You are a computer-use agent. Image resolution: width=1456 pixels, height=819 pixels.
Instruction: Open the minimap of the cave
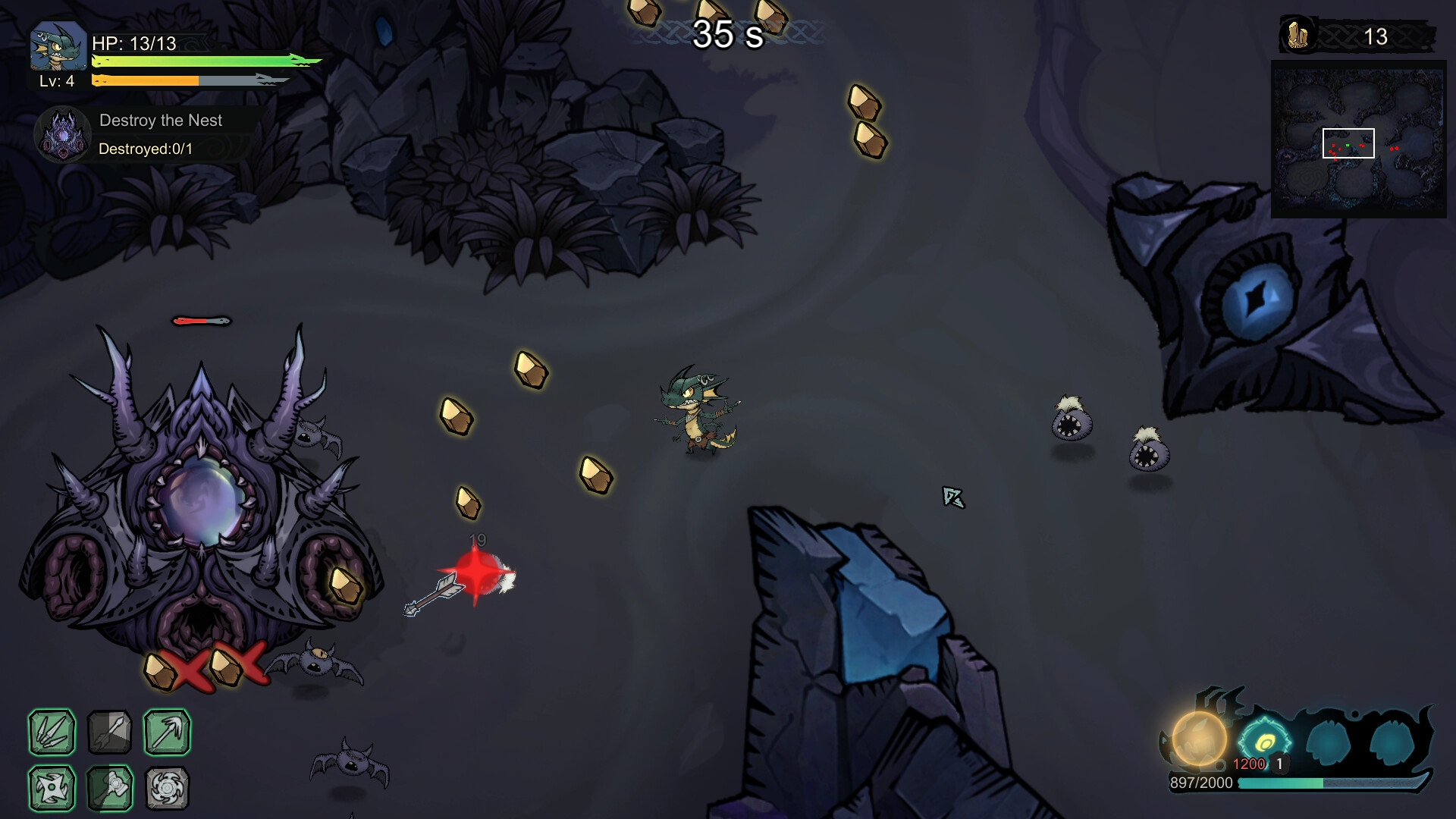[1358, 140]
